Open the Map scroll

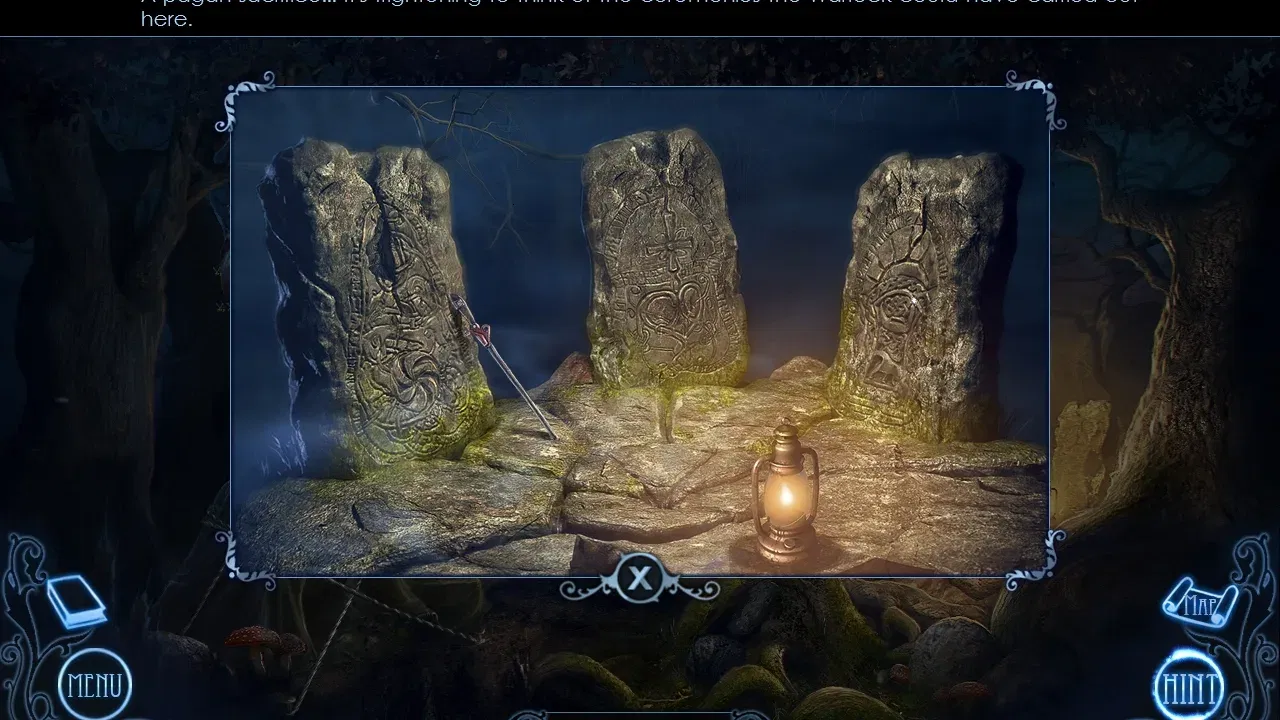[1199, 603]
